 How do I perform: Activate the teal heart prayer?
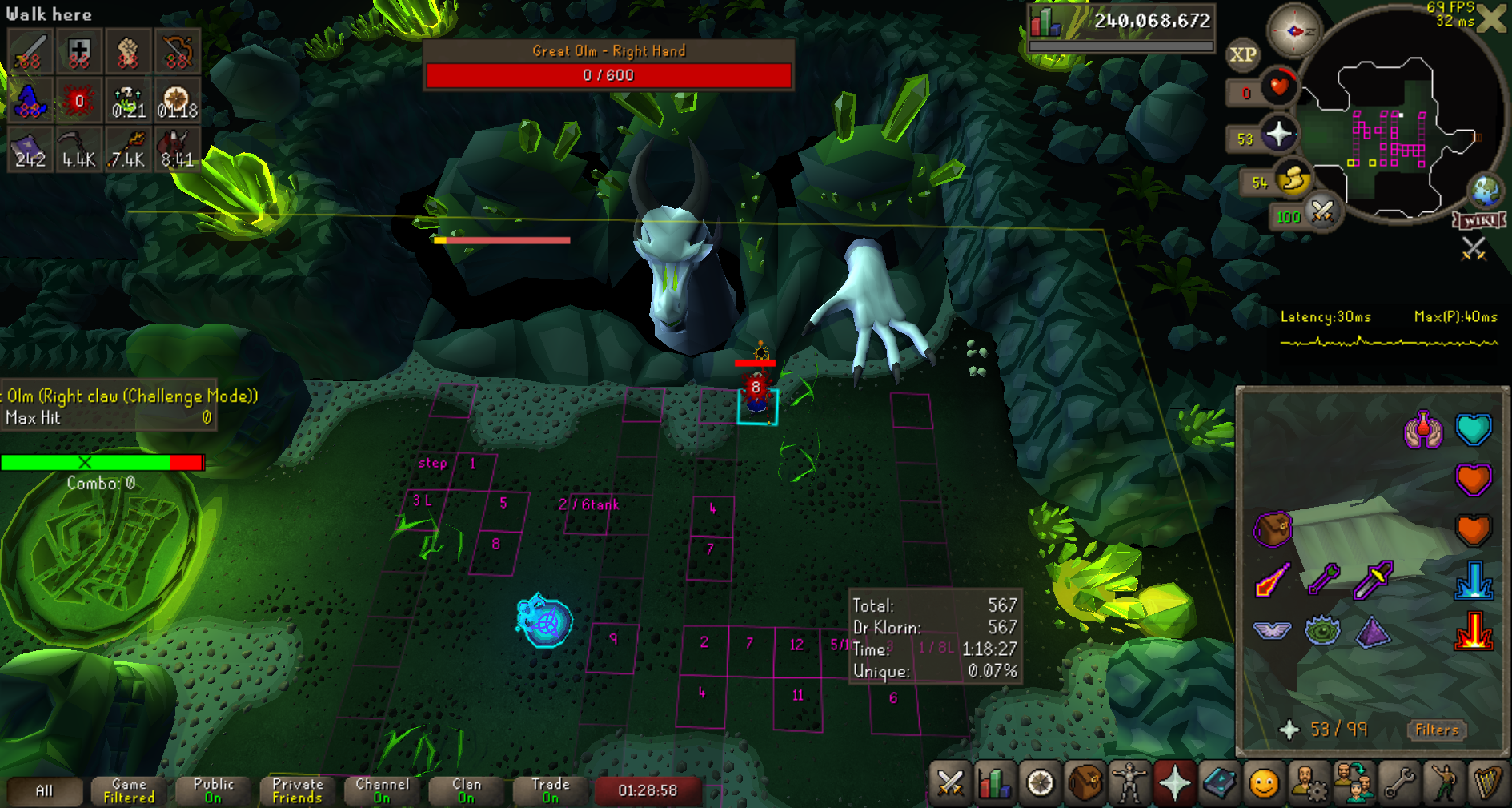click(x=1473, y=430)
